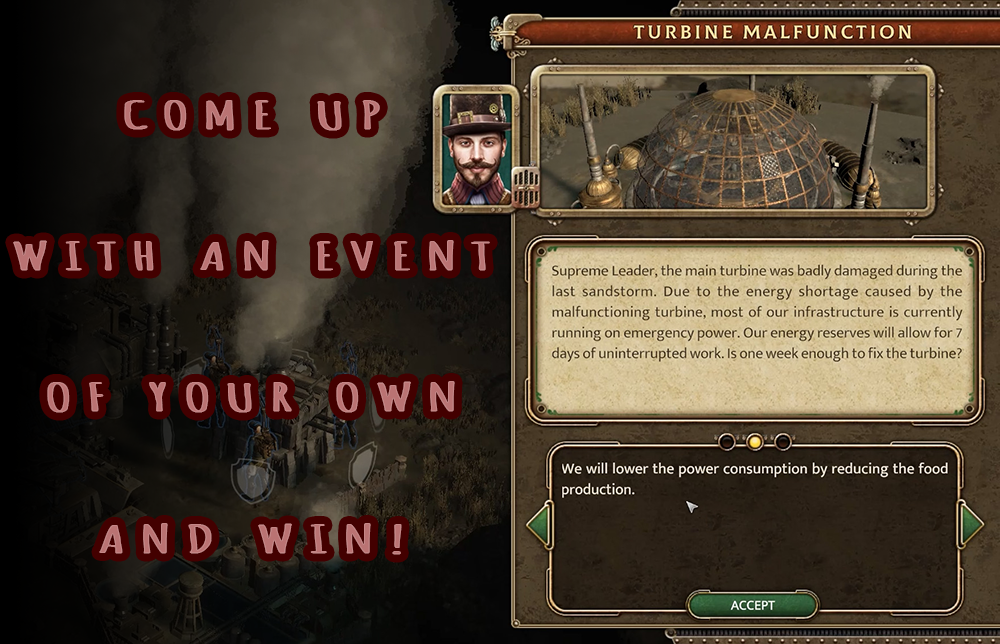This screenshot has width=1000, height=644.
Task: Click the small grille icon beside portrait
Action: point(525,185)
